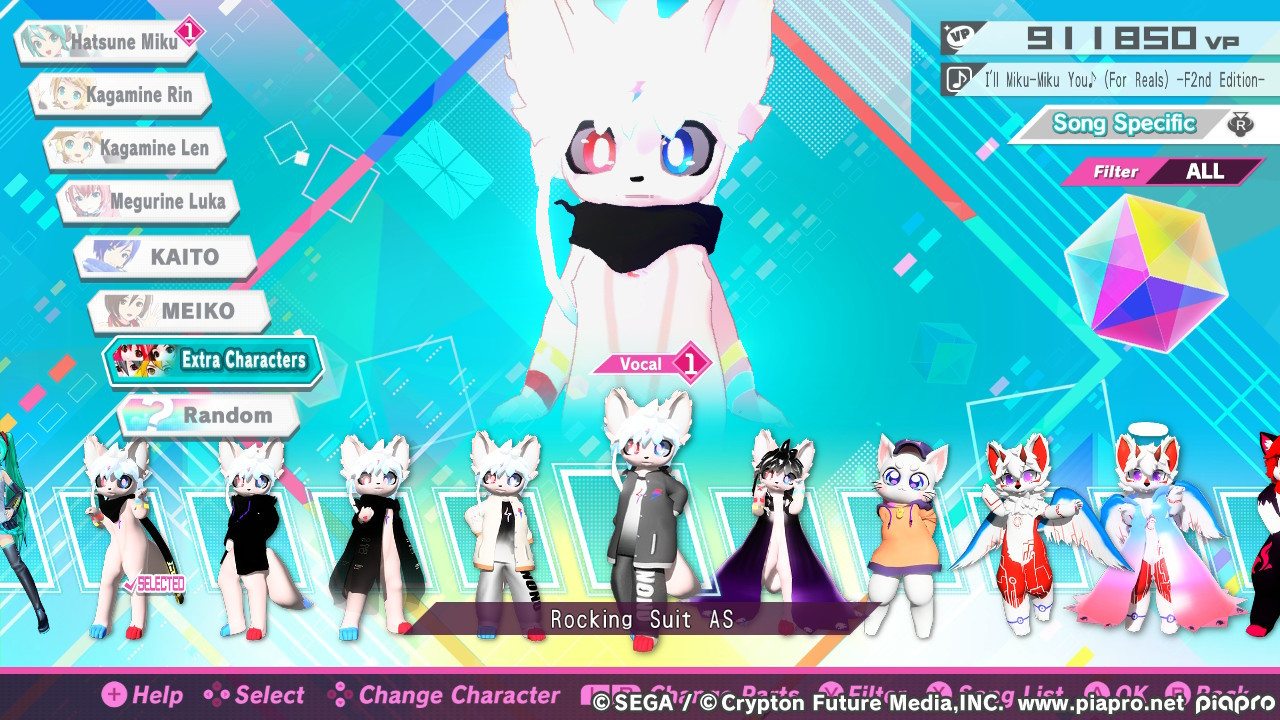Toggle the Song Specific module display
The width and height of the screenshot is (1280, 720).
(1122, 123)
